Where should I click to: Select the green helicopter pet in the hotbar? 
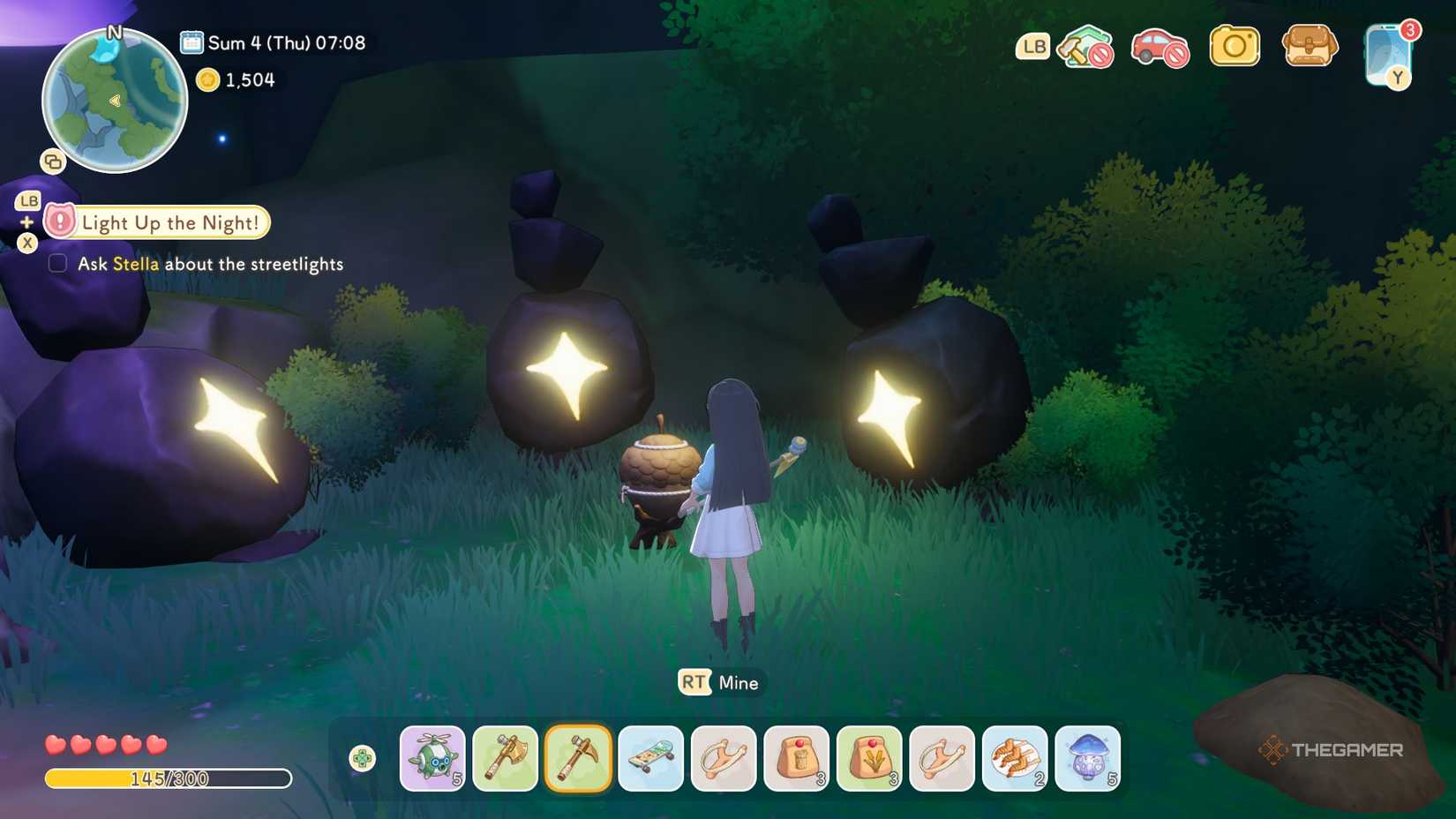[432, 758]
